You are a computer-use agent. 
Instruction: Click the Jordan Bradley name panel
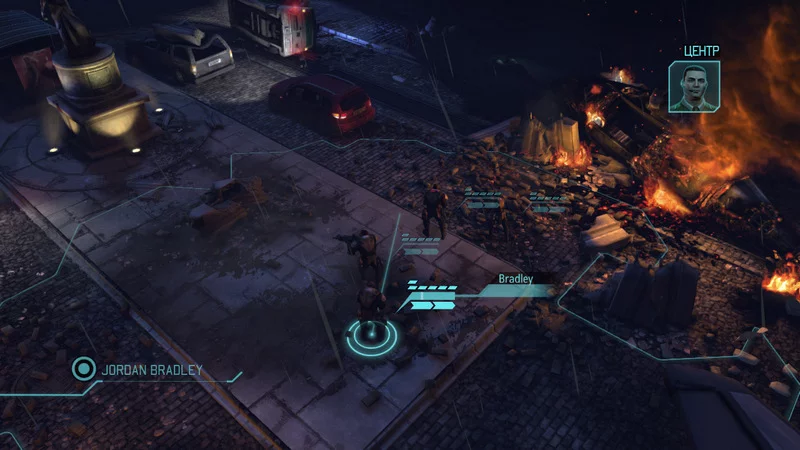151,370
